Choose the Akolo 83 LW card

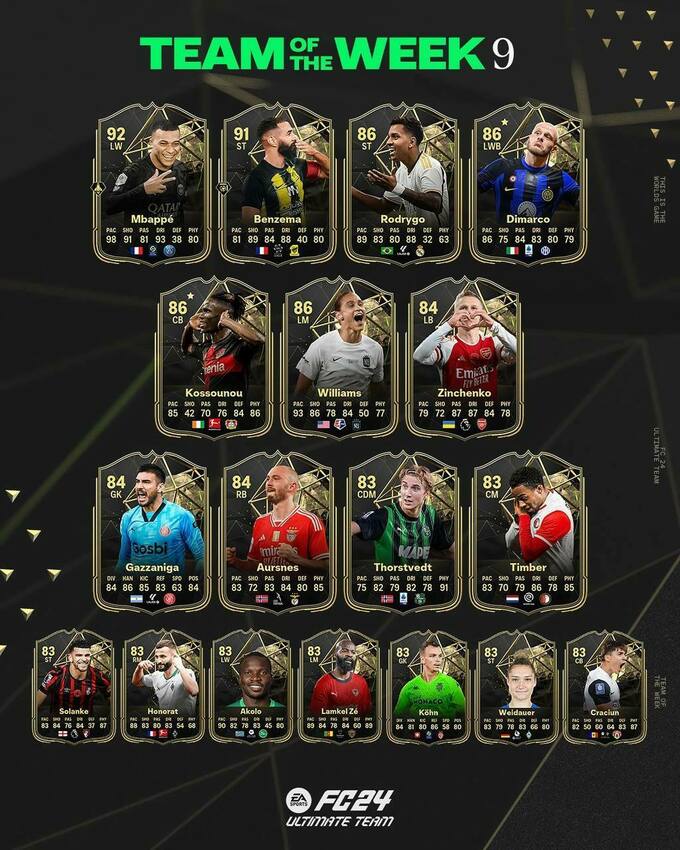coord(251,686)
